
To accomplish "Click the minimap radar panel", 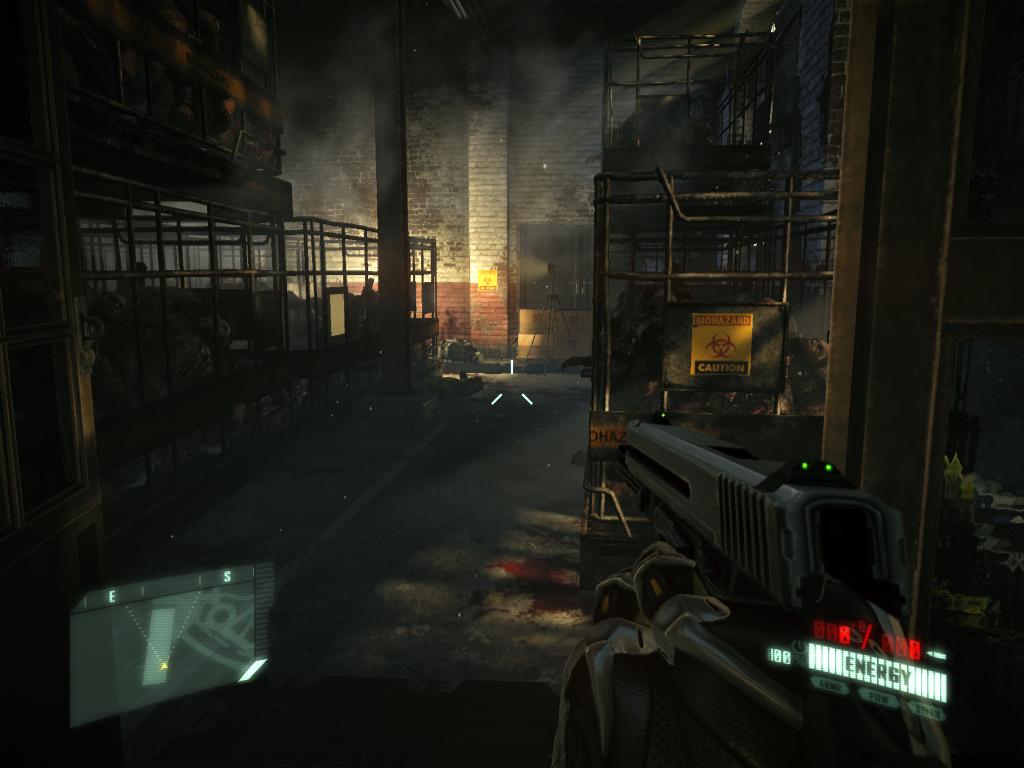I will (170, 640).
